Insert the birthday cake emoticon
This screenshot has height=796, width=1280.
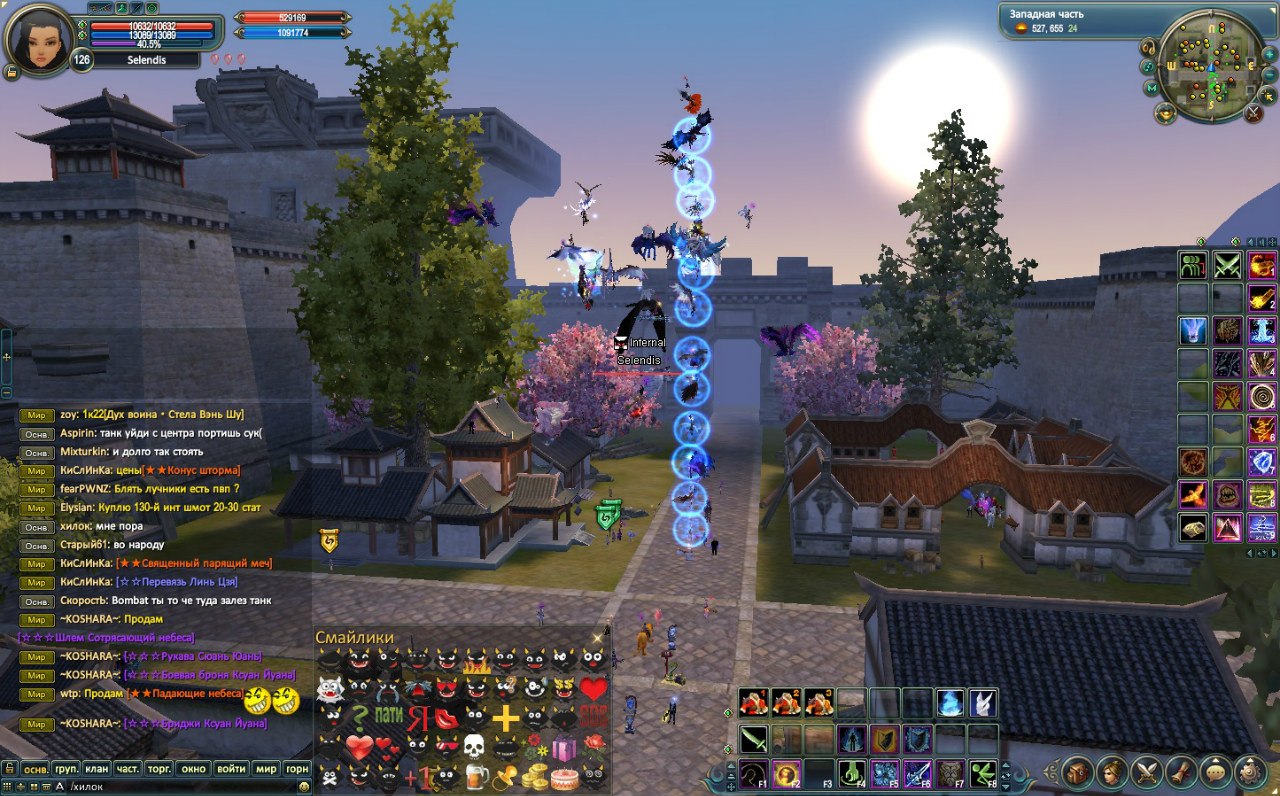click(x=564, y=776)
